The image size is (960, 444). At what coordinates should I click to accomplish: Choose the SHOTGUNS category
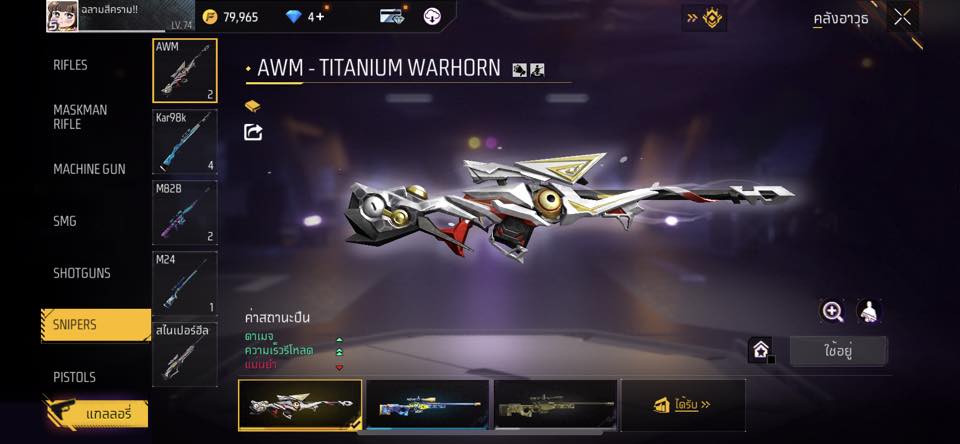(x=82, y=273)
